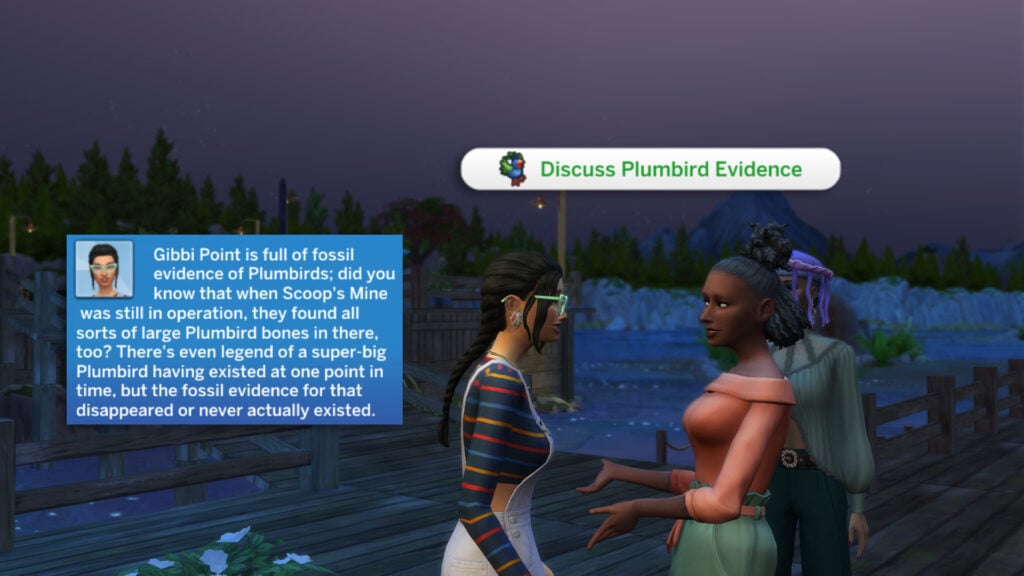This screenshot has height=576, width=1024.
Task: Click the Sim portrait in the notification
Action: (x=104, y=269)
